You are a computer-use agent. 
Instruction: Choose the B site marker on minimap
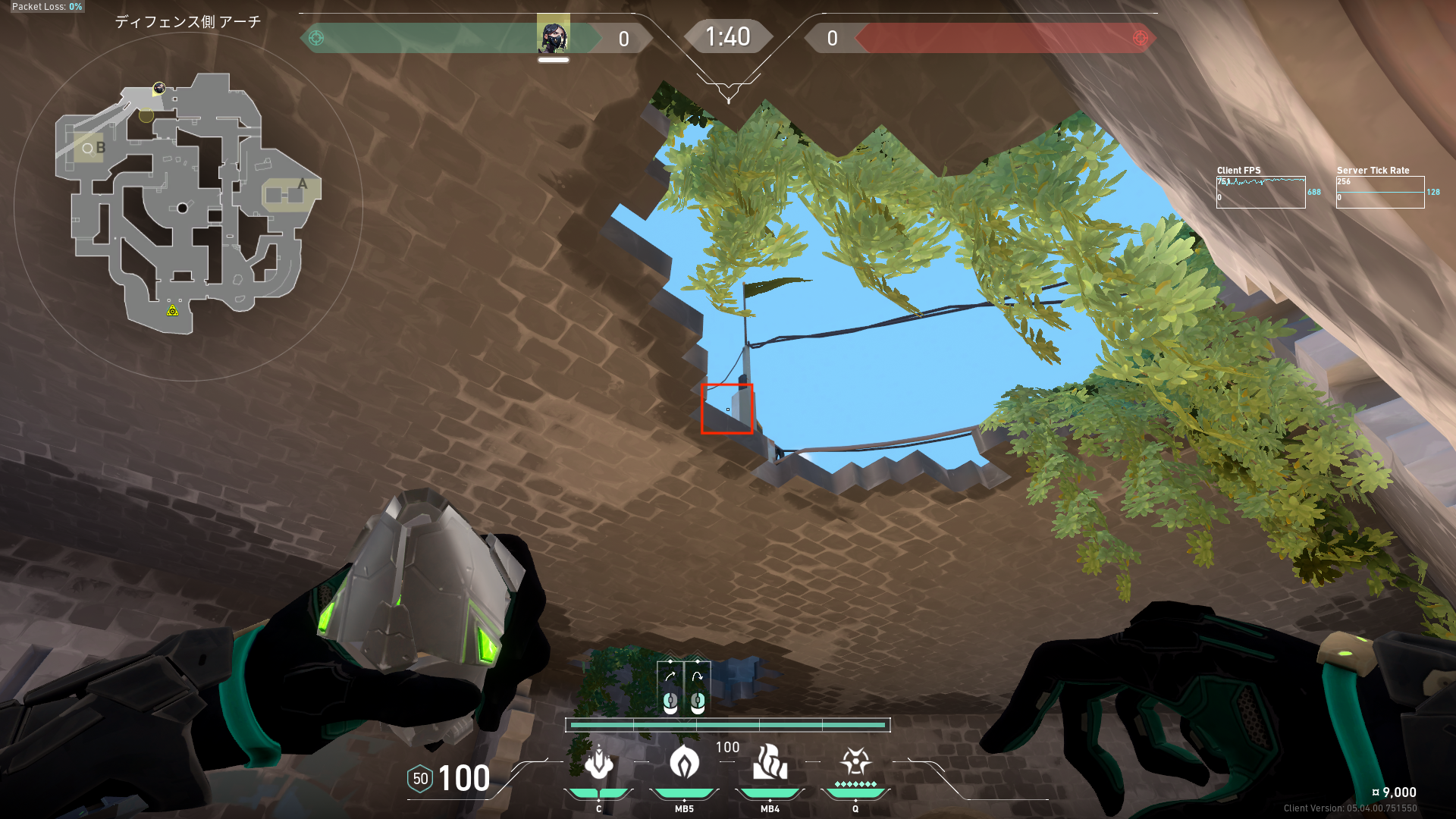100,148
